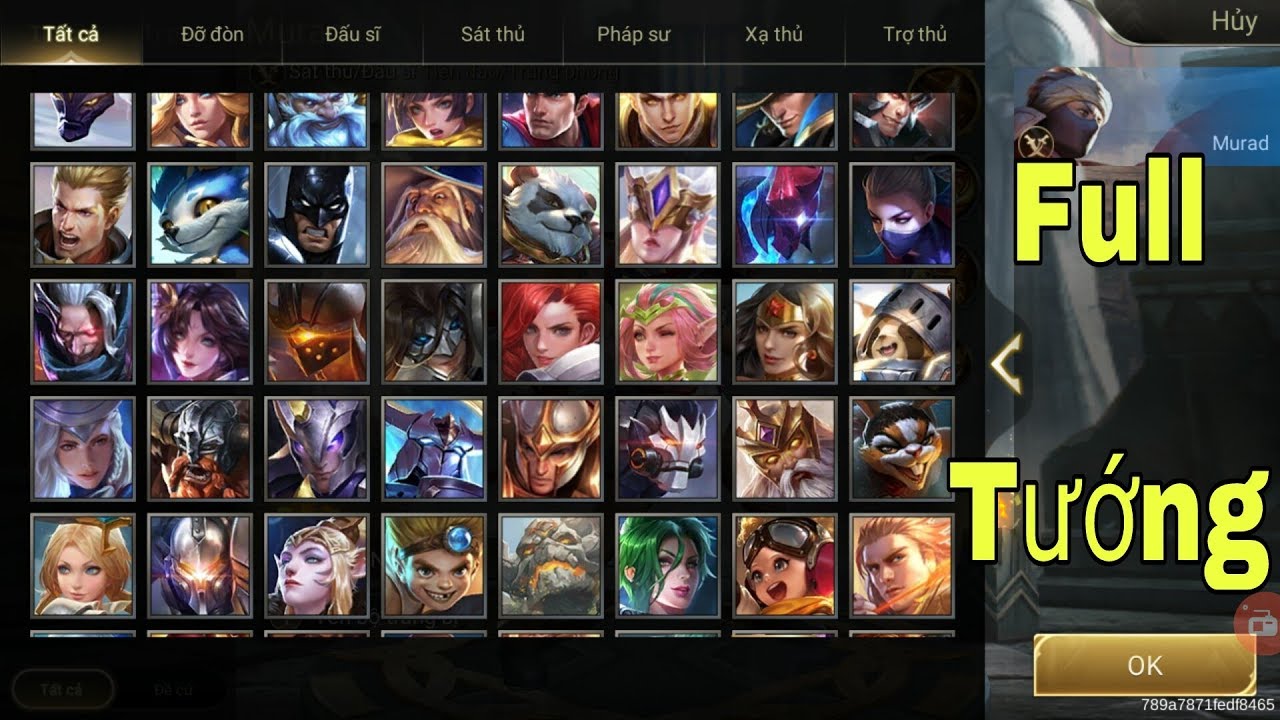
Task: Choose the red-haired woman hero portrait
Action: click(551, 331)
